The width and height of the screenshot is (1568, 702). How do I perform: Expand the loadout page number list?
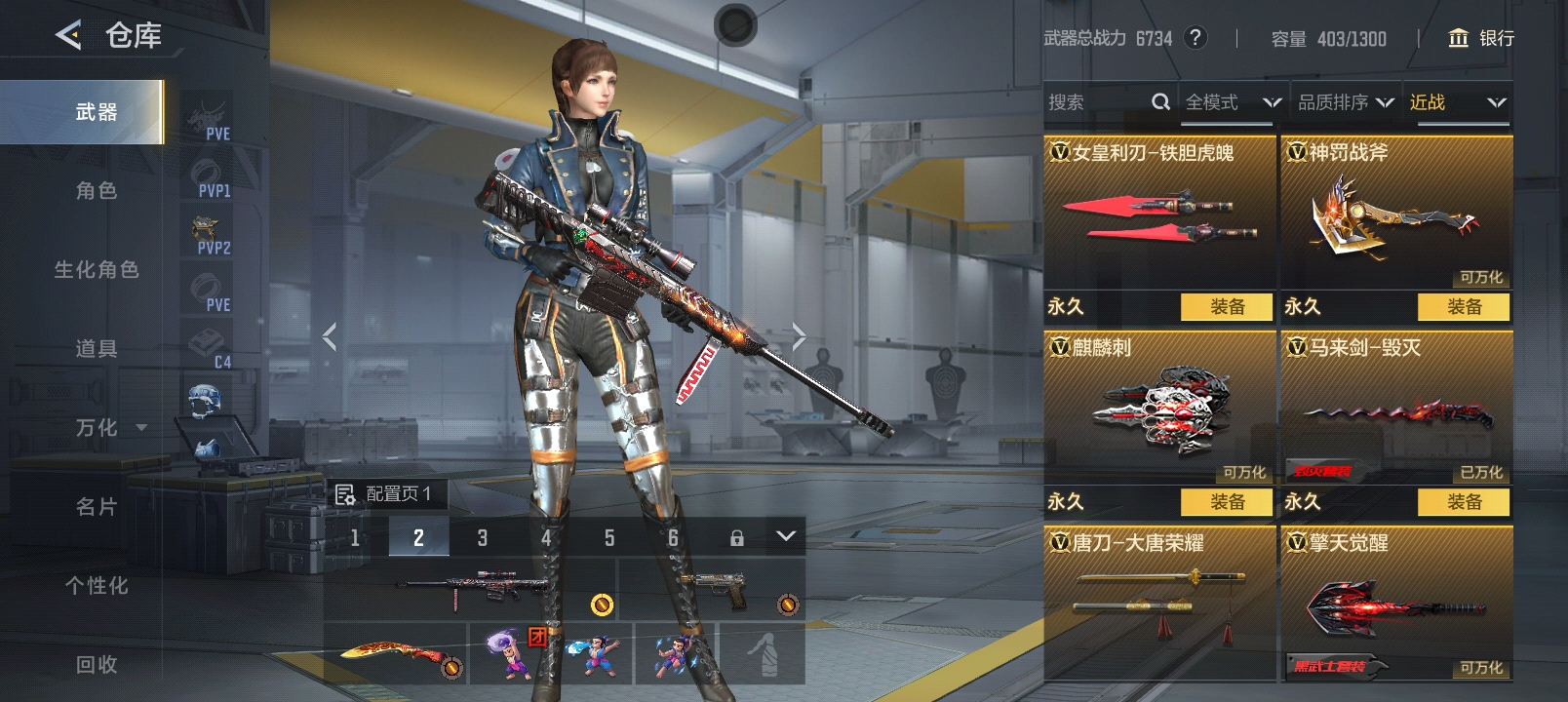(786, 536)
